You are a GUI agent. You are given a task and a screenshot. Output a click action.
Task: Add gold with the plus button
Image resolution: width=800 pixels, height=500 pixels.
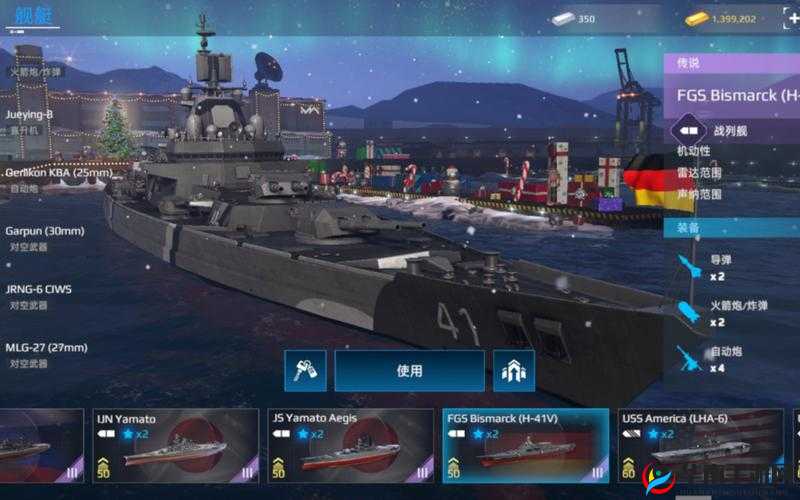[793, 18]
